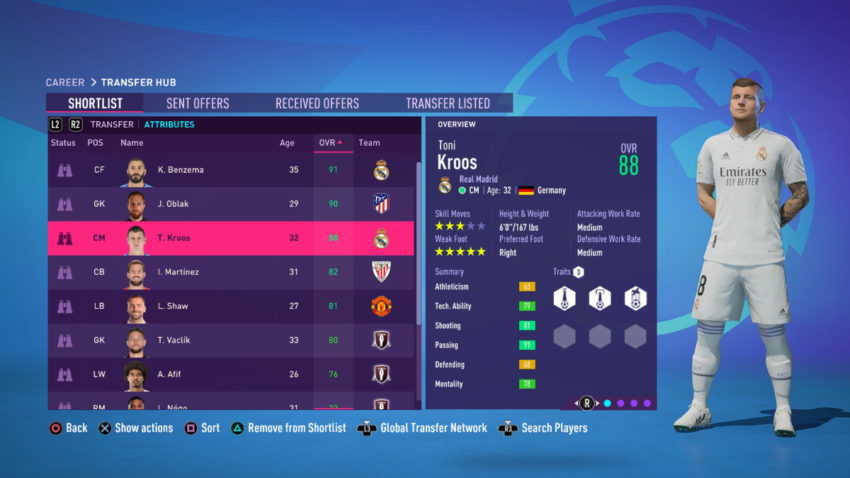
Task: Select the Transfer Listed tab
Action: click(447, 103)
